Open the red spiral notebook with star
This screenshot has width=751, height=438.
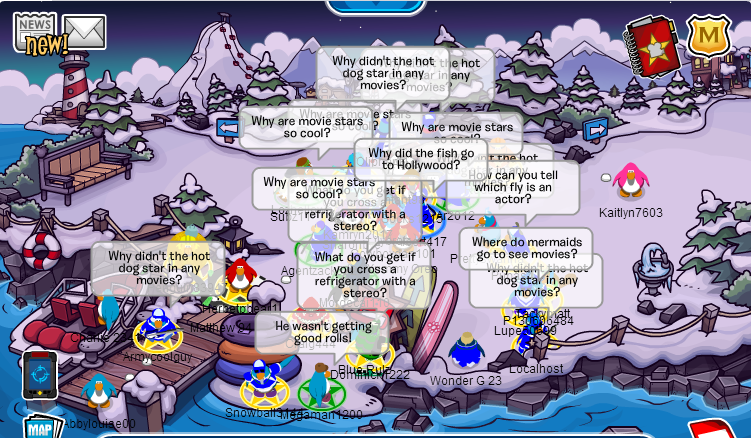pos(653,44)
